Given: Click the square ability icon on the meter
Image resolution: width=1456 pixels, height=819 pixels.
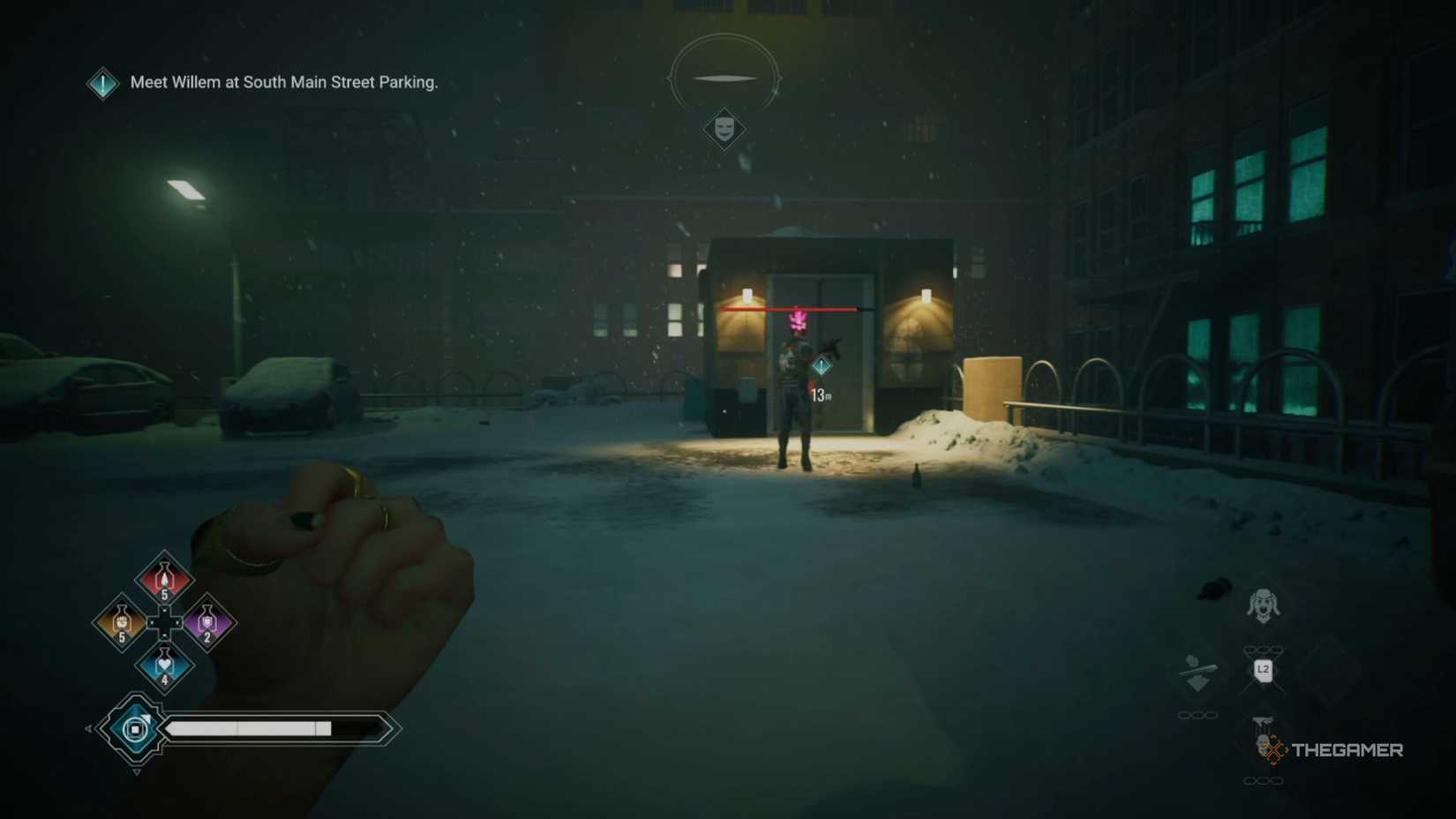Looking at the screenshot, I should click(135, 729).
